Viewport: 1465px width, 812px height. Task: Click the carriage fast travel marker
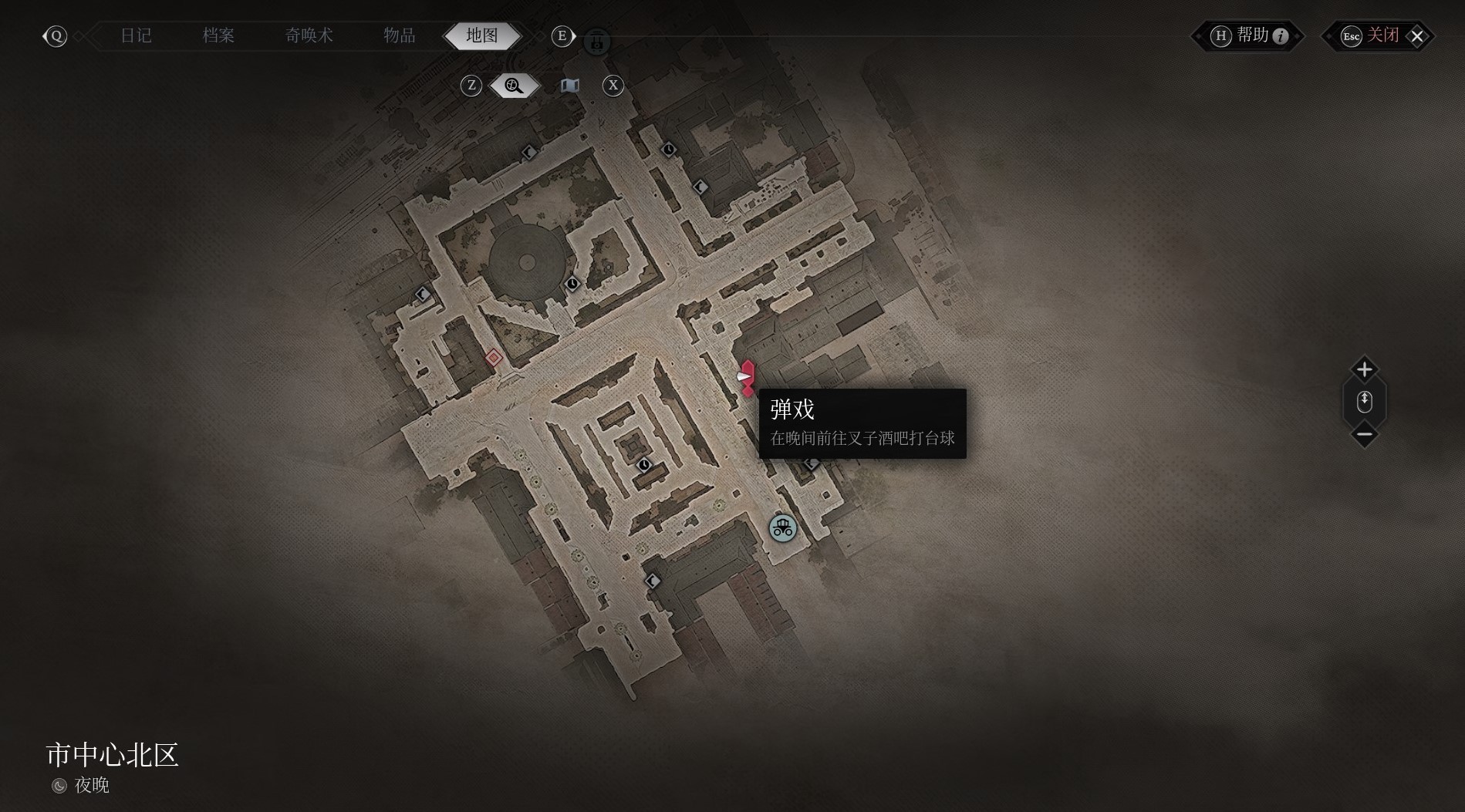[x=782, y=528]
